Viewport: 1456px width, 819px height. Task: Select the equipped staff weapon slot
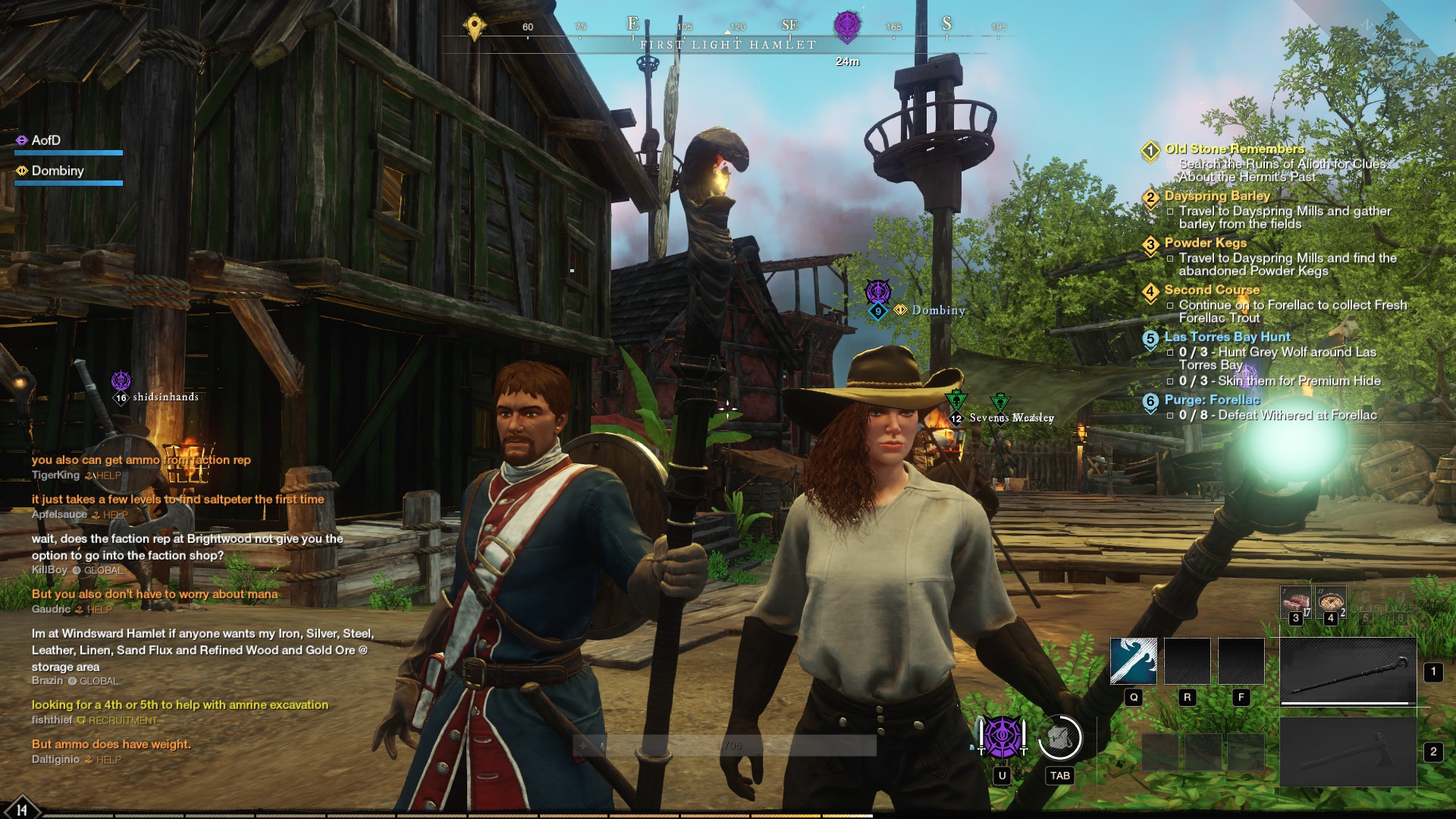tap(1348, 672)
